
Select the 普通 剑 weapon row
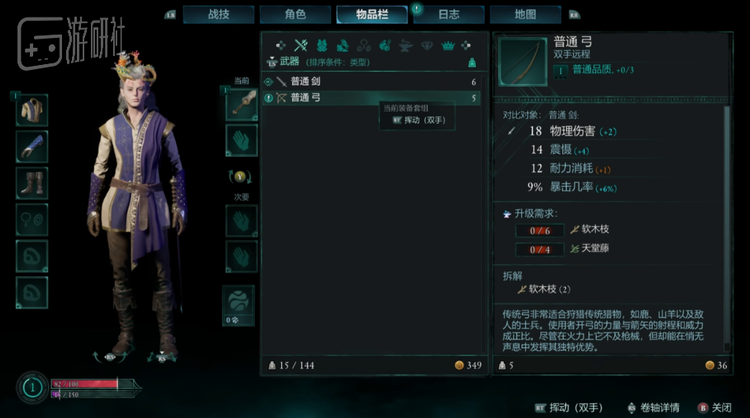[x=370, y=81]
